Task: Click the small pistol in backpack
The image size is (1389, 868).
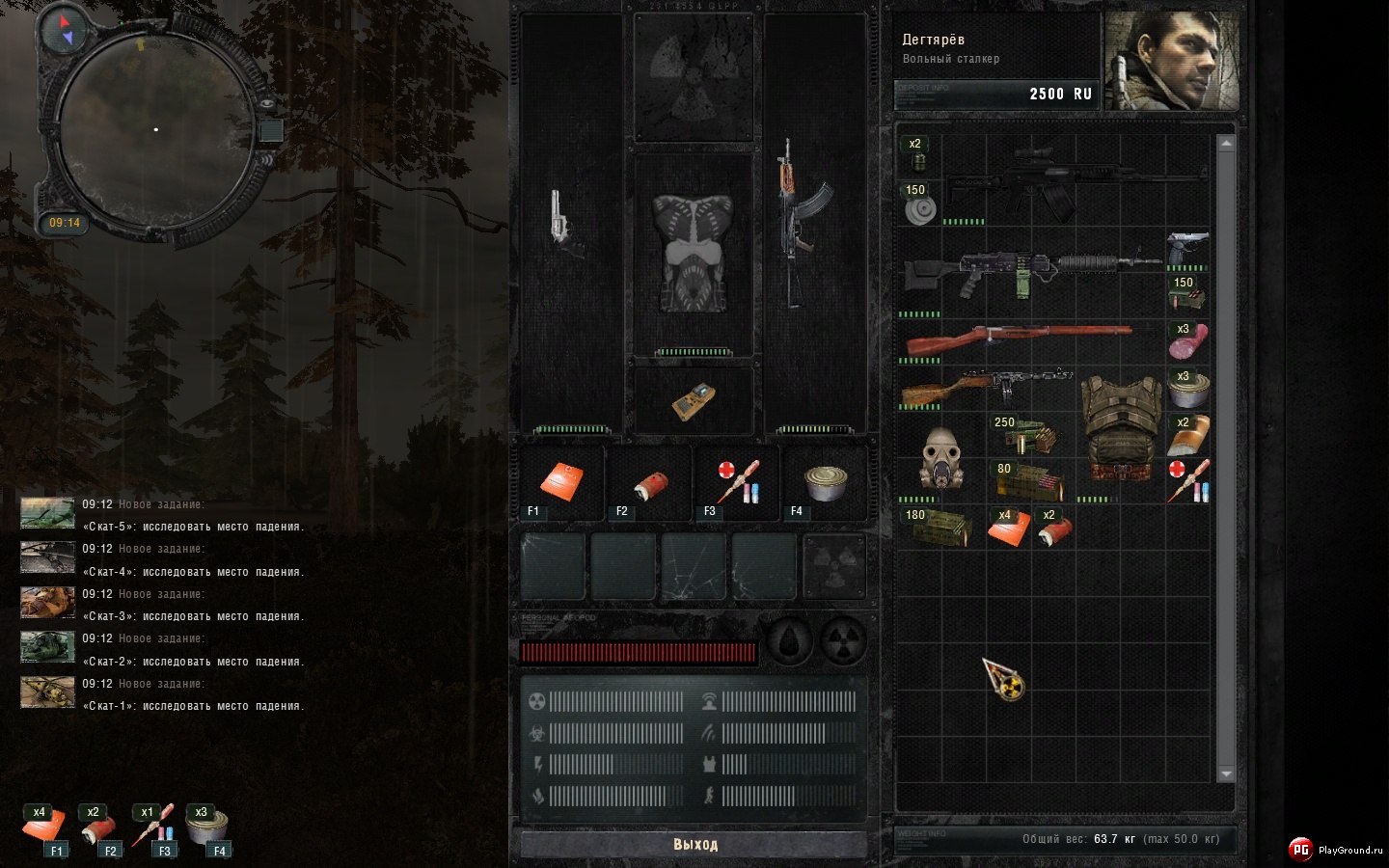Action: [1187, 249]
